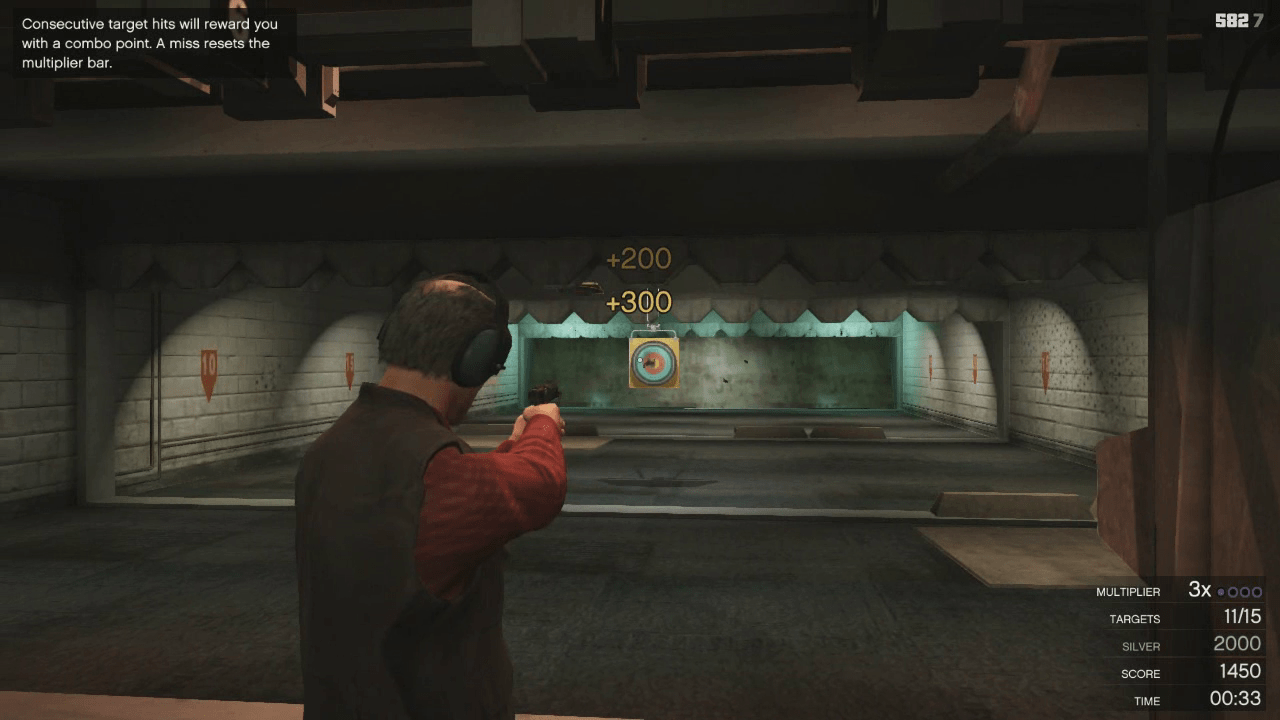Click the SILVER progress value 2000
The image size is (1280, 720).
point(1237,644)
